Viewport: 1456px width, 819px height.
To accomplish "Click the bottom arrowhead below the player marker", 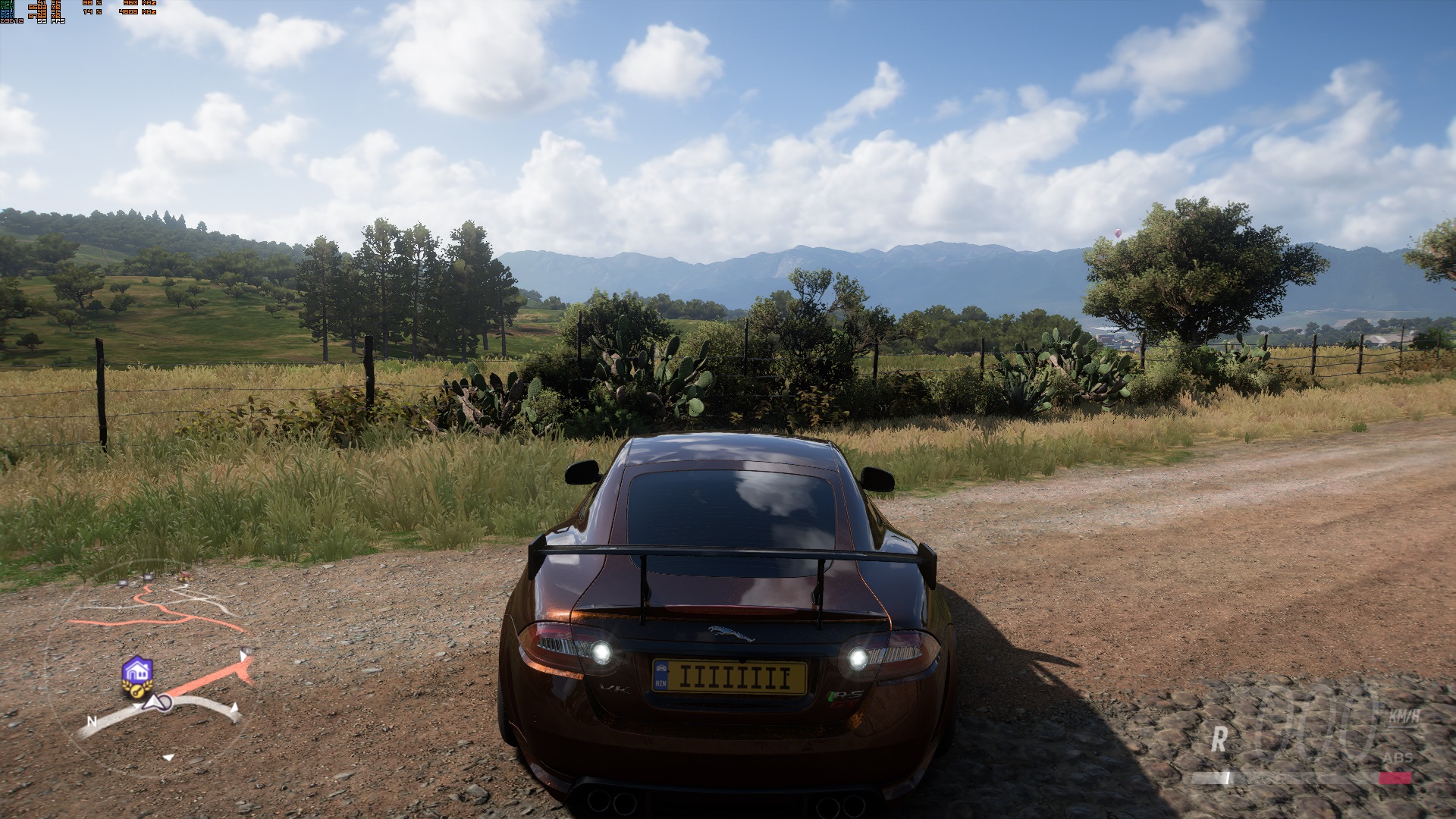I will pyautogui.click(x=168, y=756).
